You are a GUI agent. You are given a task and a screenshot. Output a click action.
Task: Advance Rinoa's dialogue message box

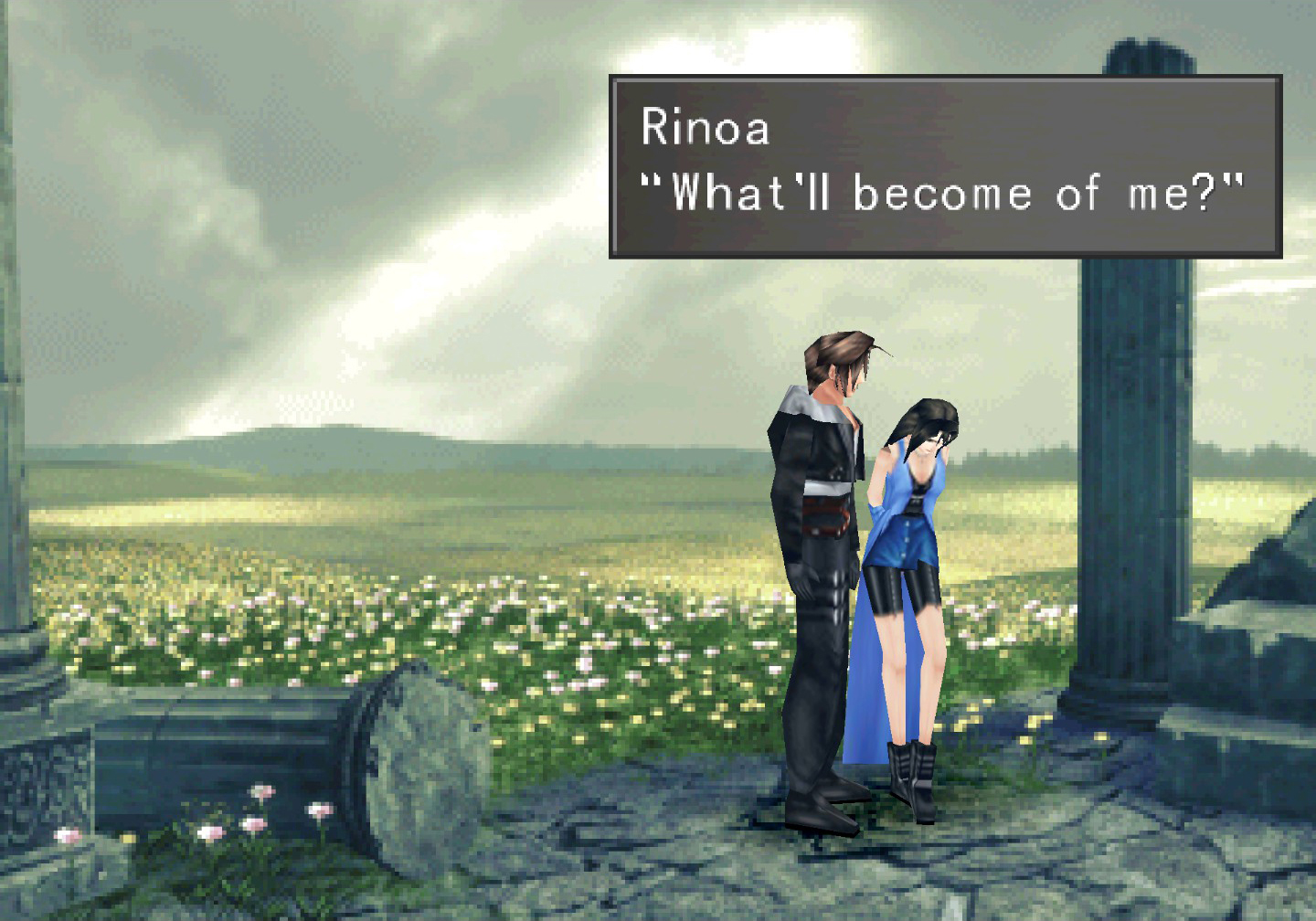945,166
